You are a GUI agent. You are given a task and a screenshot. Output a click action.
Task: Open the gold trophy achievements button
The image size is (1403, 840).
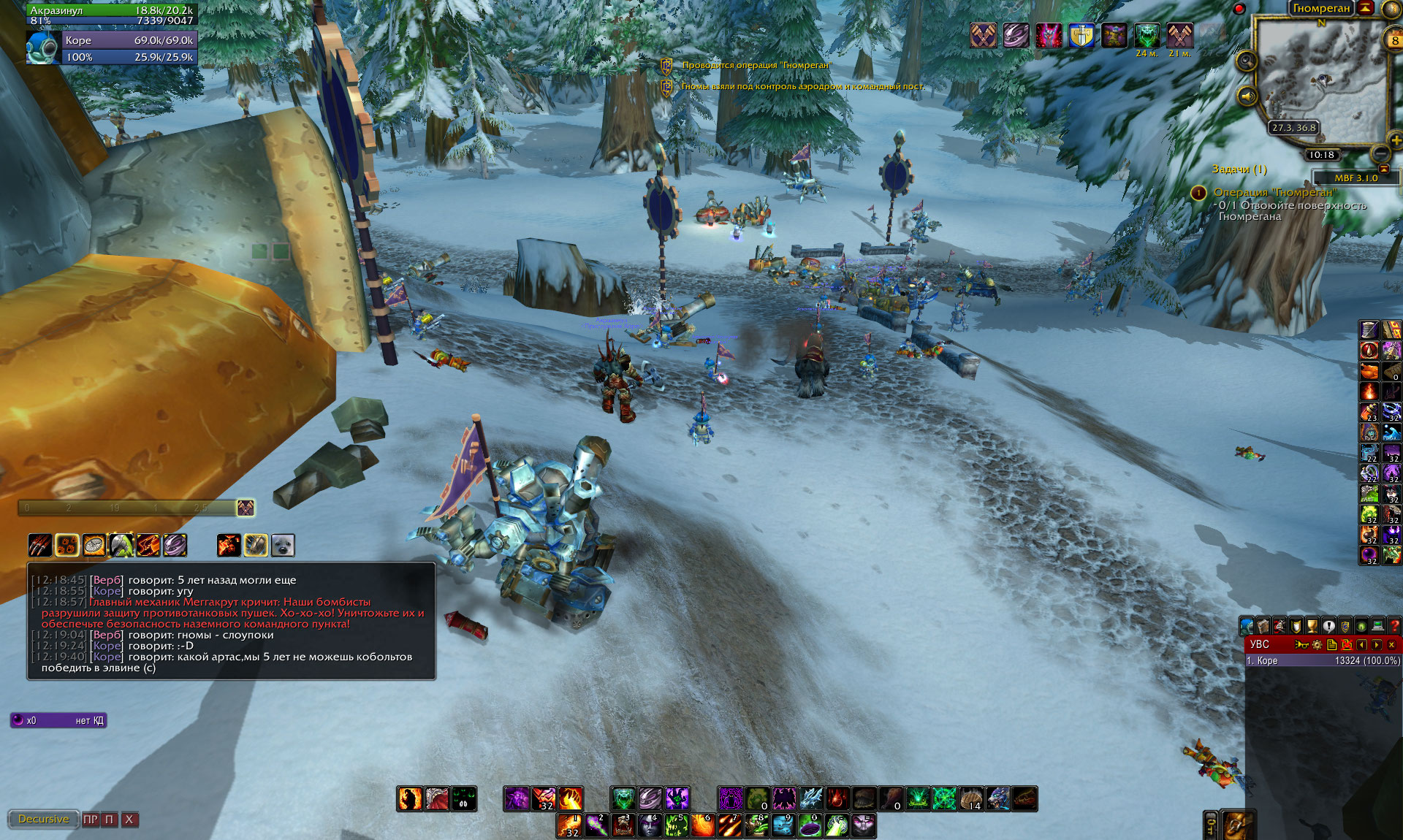click(x=1312, y=626)
